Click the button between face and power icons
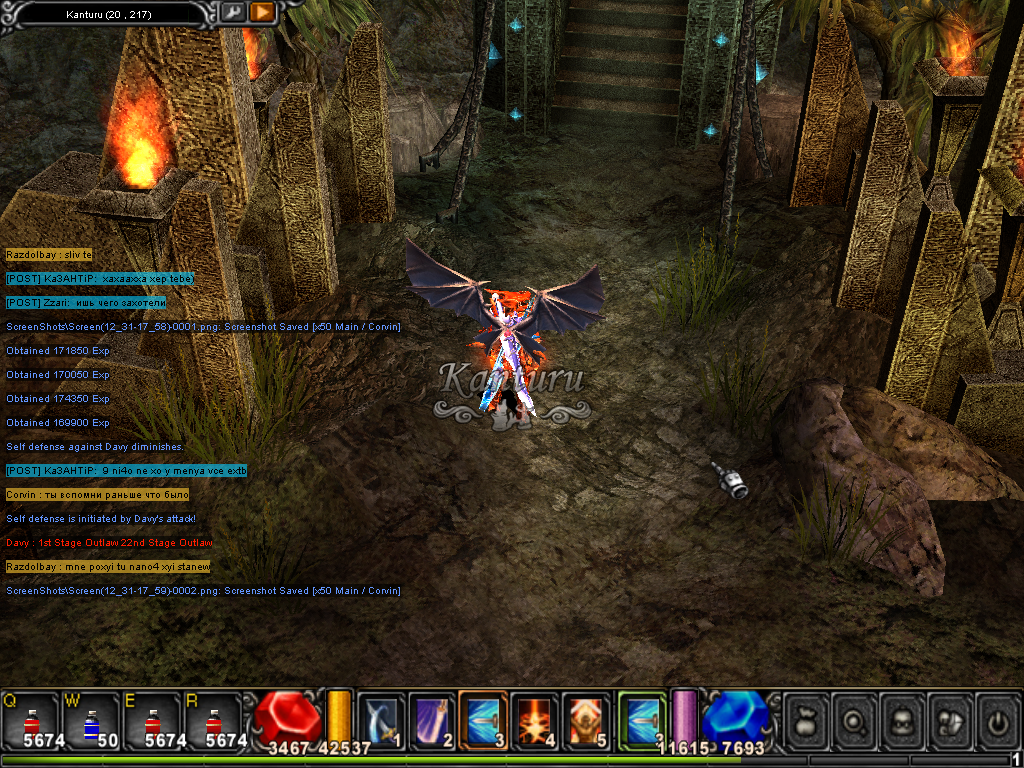This screenshot has height=768, width=1024. 950,720
